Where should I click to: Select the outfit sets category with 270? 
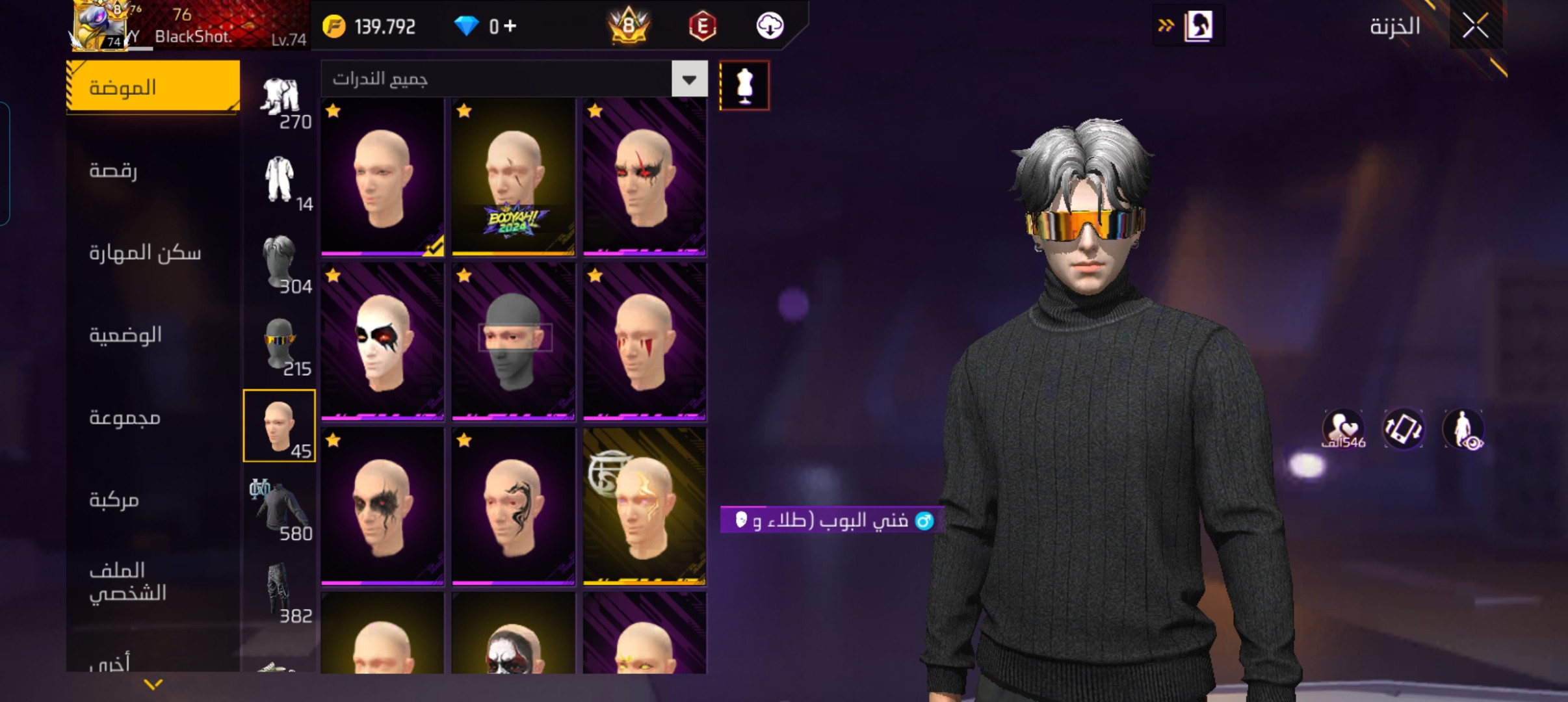[x=281, y=101]
